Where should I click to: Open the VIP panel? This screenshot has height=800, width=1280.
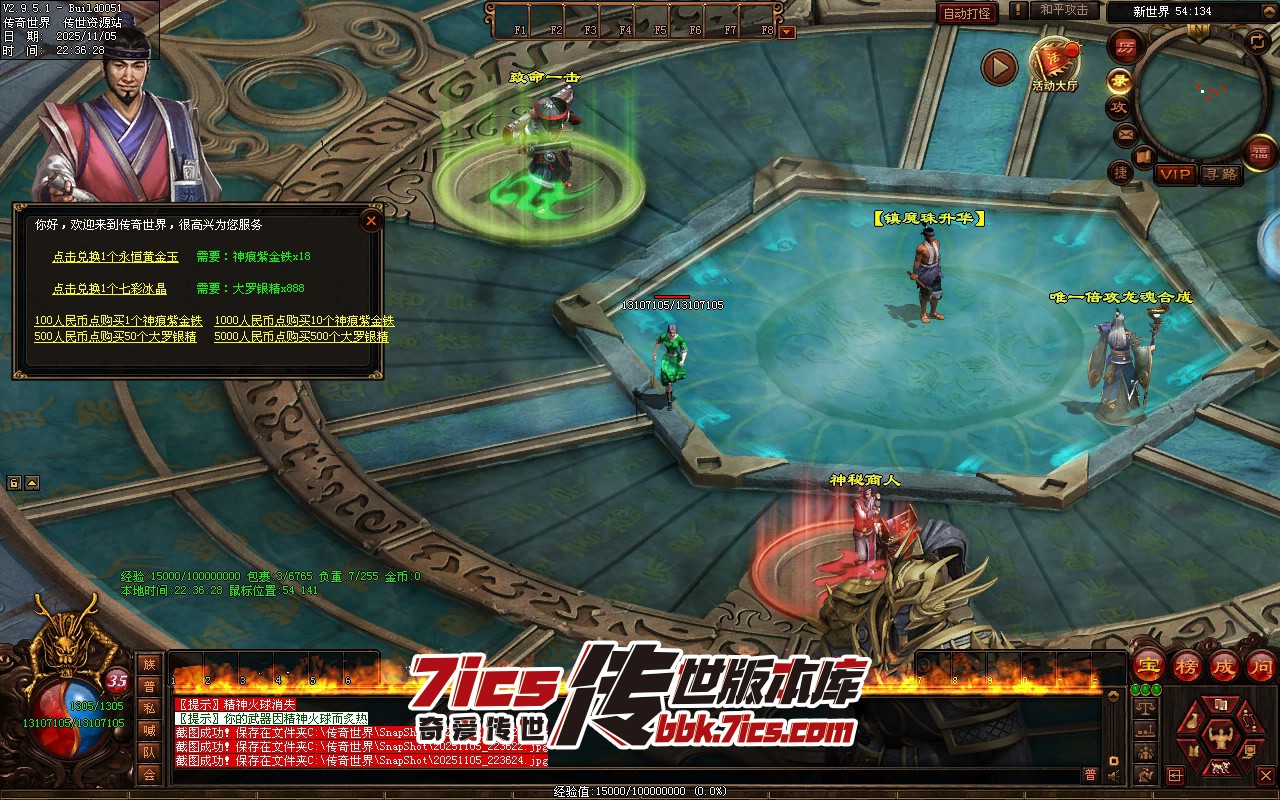tap(1176, 174)
